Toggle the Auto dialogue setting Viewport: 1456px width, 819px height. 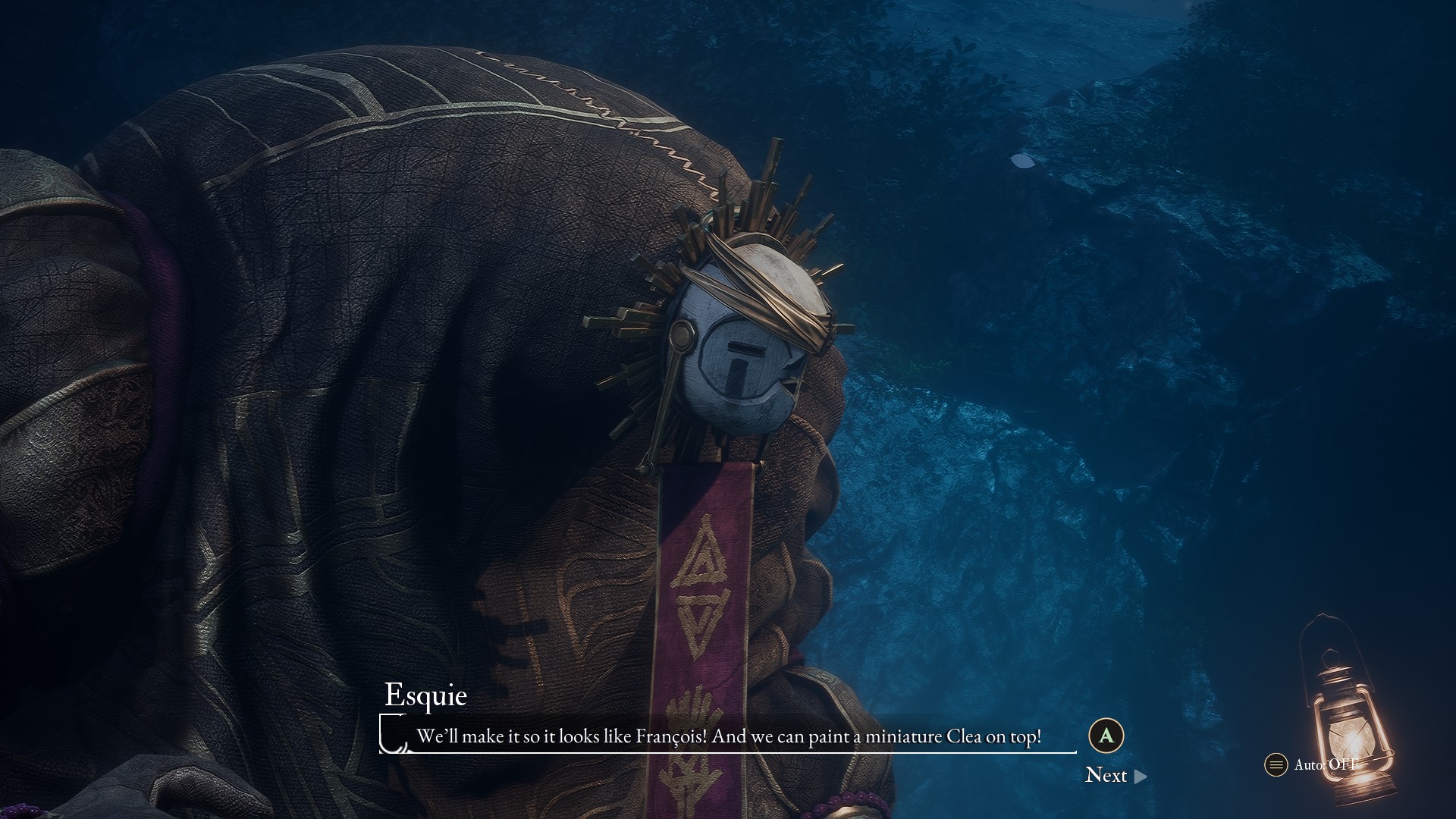tap(1313, 764)
